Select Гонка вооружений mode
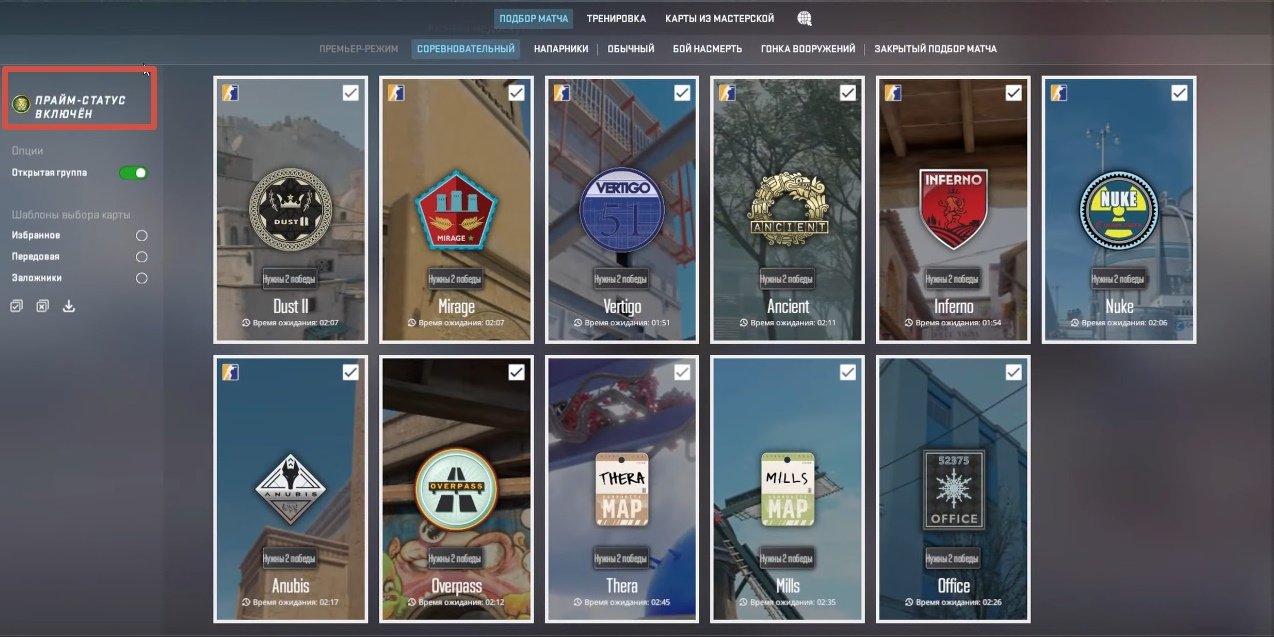1274x637 pixels. 807,48
